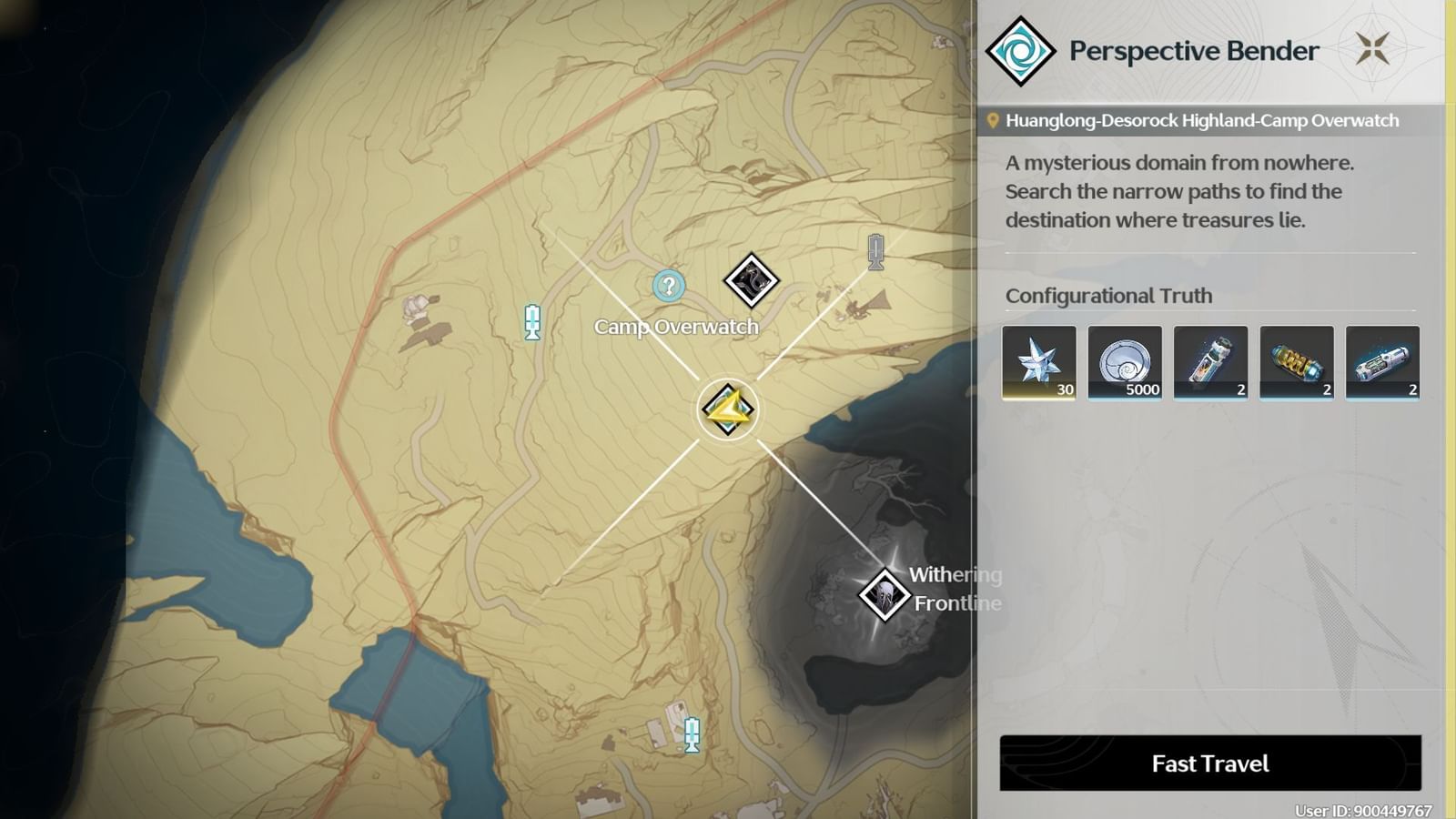Open the rightmost capsule reward item
The image size is (1456, 819).
(1381, 362)
